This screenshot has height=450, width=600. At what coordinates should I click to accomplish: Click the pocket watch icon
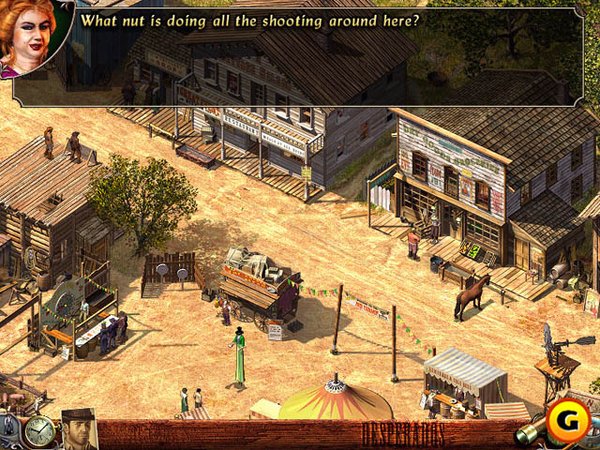point(39,431)
